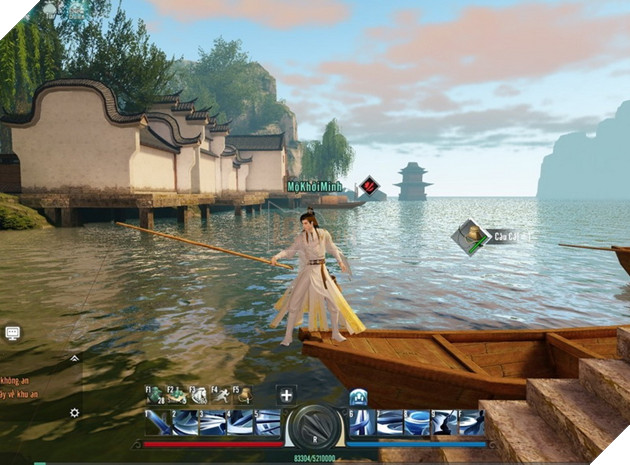Cast skill slot 3 on the hotbar
This screenshot has height=465, width=630.
pos(214,423)
